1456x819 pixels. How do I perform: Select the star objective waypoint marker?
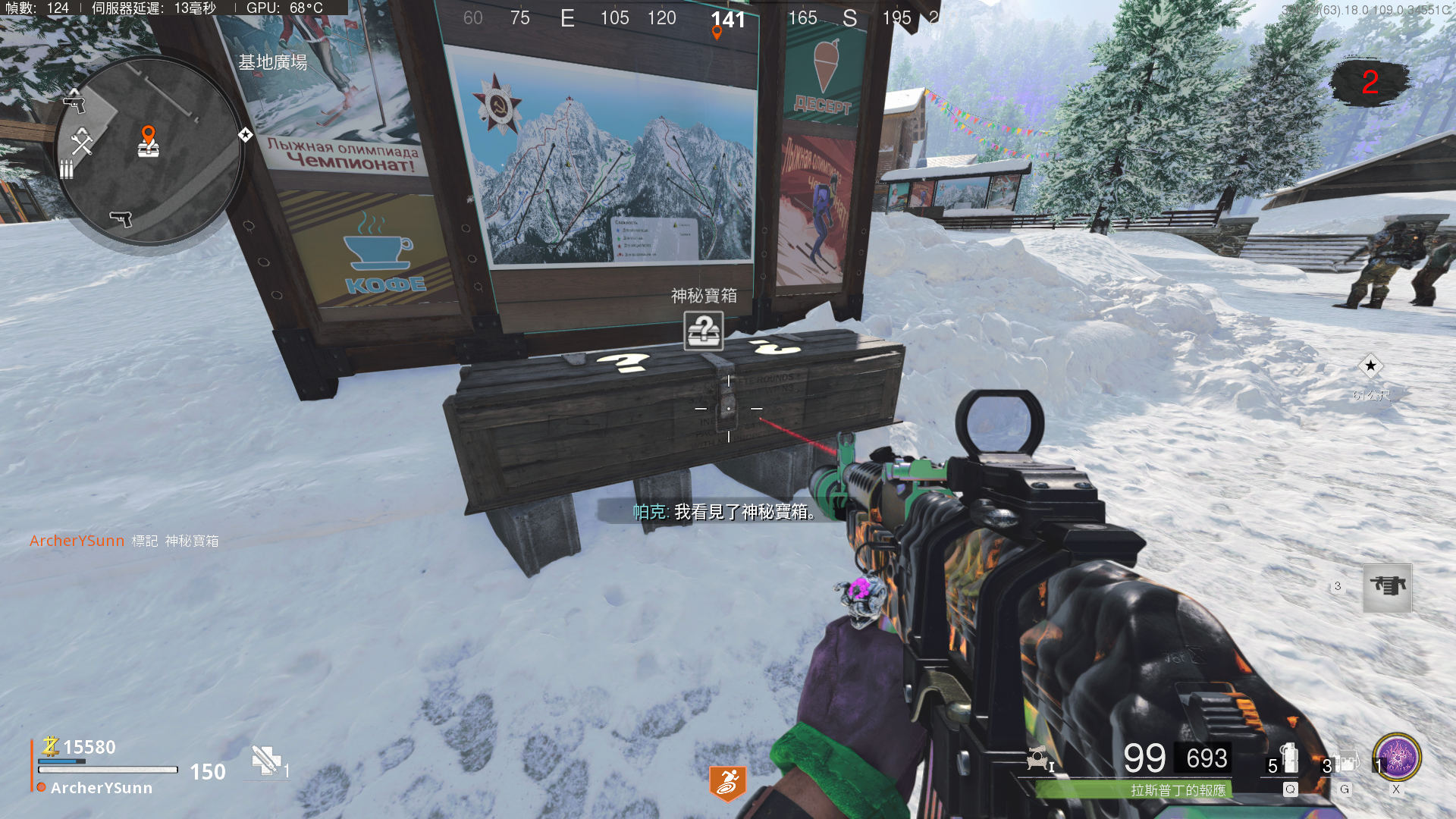[x=1370, y=366]
